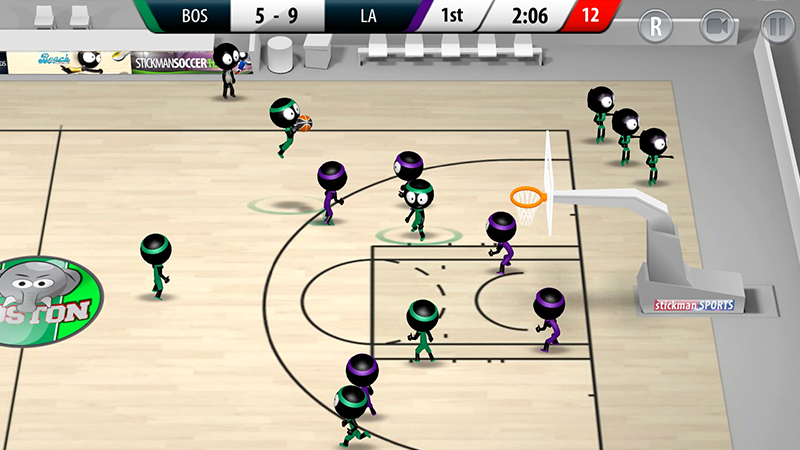
Task: Switch view with the video camera button
Action: click(716, 26)
